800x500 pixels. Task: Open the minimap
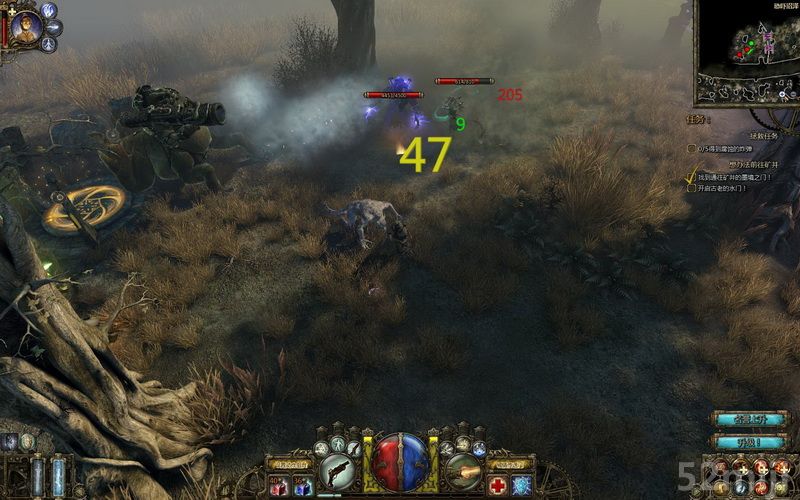pos(750,50)
